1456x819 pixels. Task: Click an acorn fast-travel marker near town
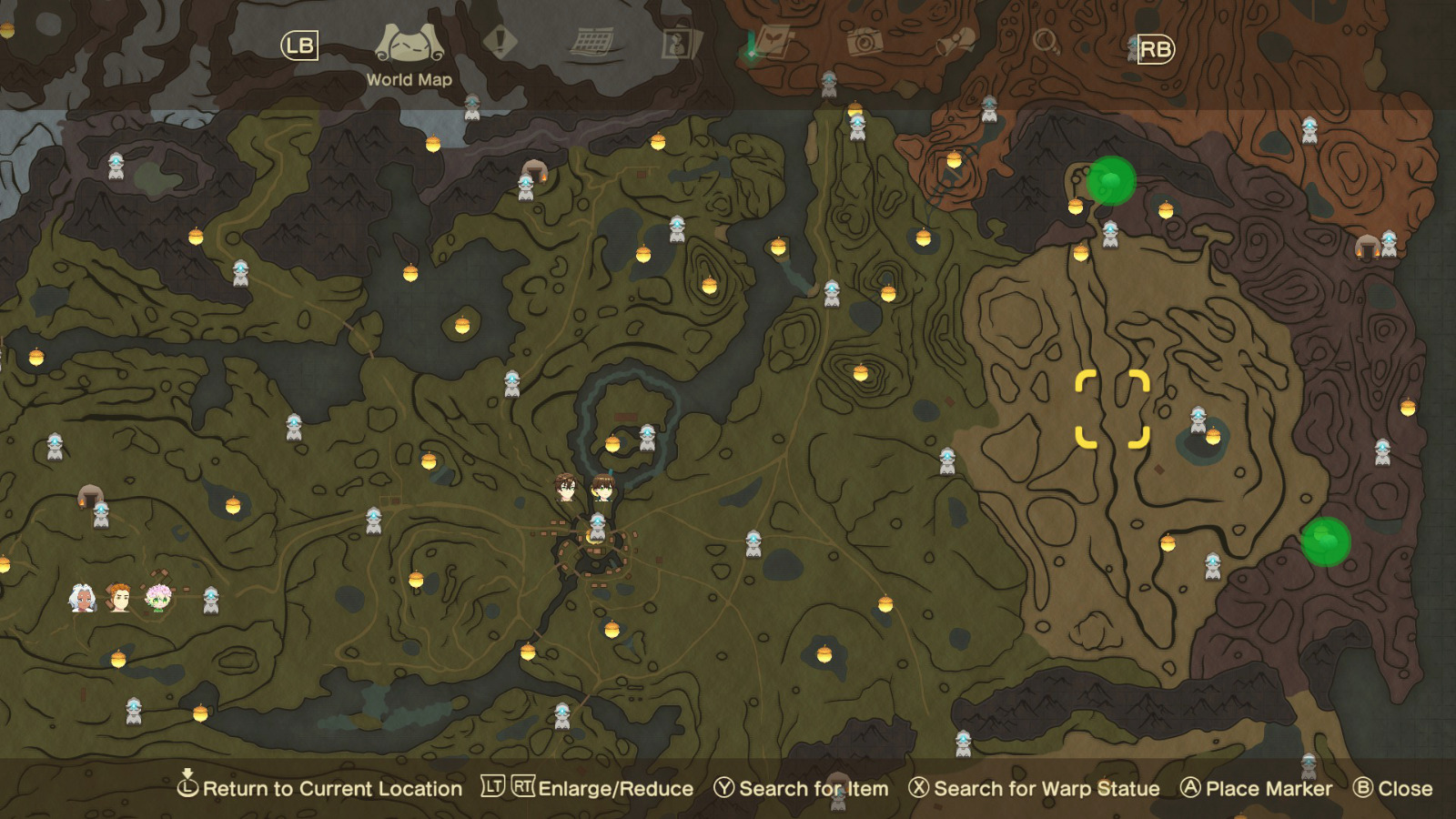[612, 443]
